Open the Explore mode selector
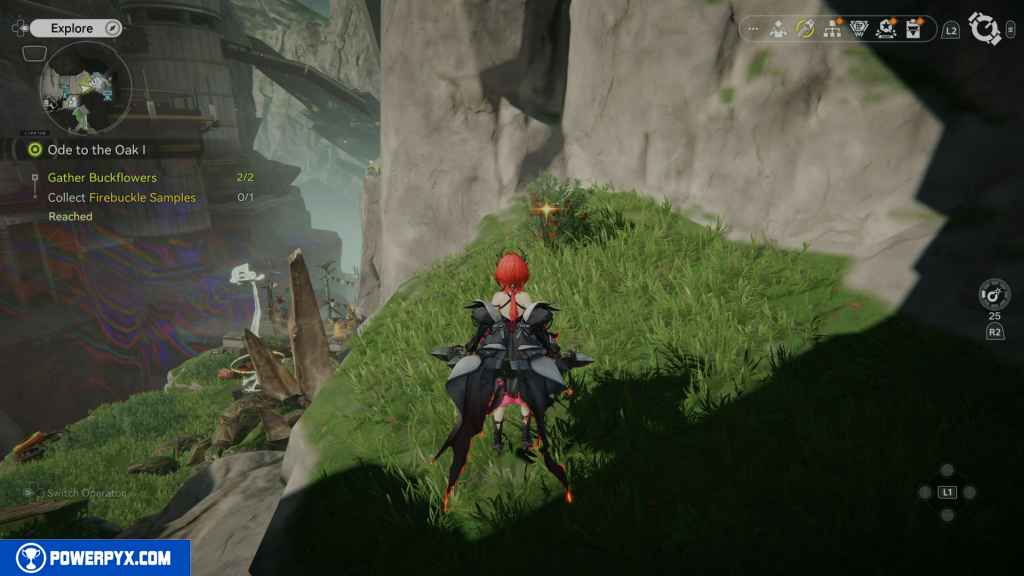The image size is (1024, 576). point(72,28)
